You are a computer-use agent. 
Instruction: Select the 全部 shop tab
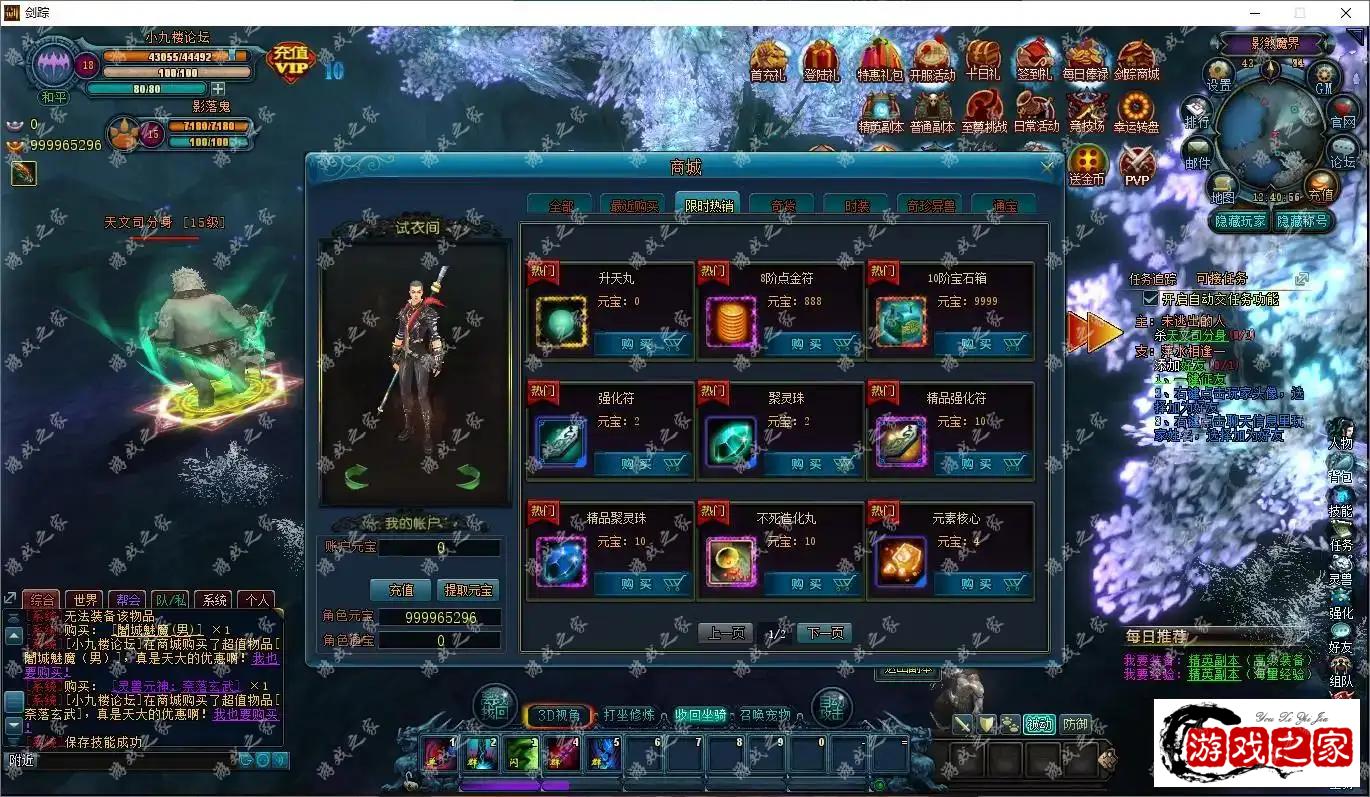[x=560, y=206]
